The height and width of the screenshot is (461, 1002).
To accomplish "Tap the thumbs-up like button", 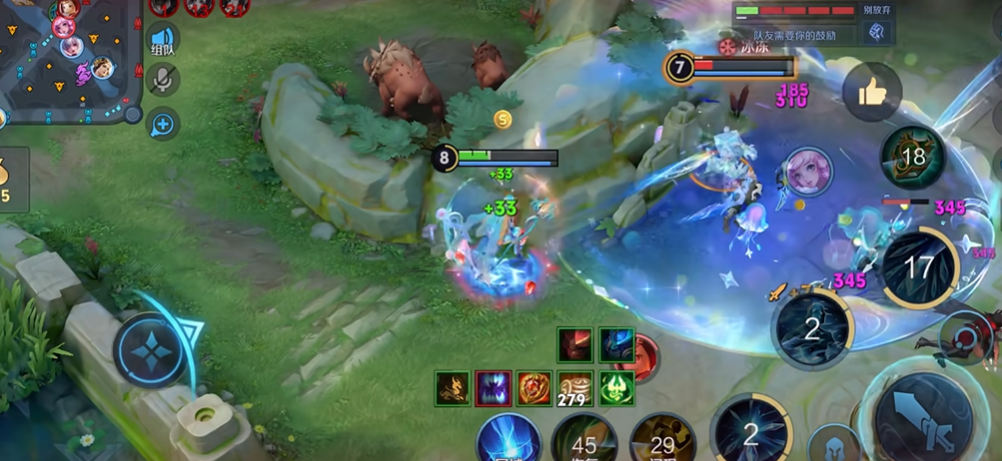I will pyautogui.click(x=872, y=93).
